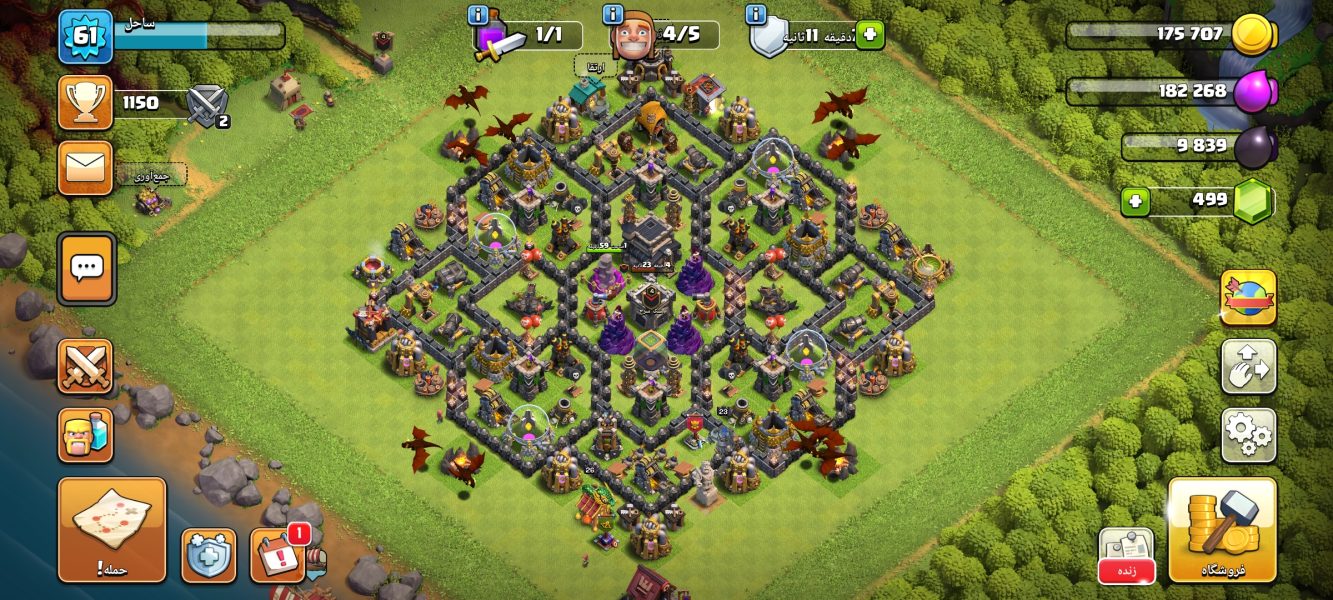This screenshot has width=1333, height=600.
Task: Open the layout editor hand button
Action: click(1248, 366)
